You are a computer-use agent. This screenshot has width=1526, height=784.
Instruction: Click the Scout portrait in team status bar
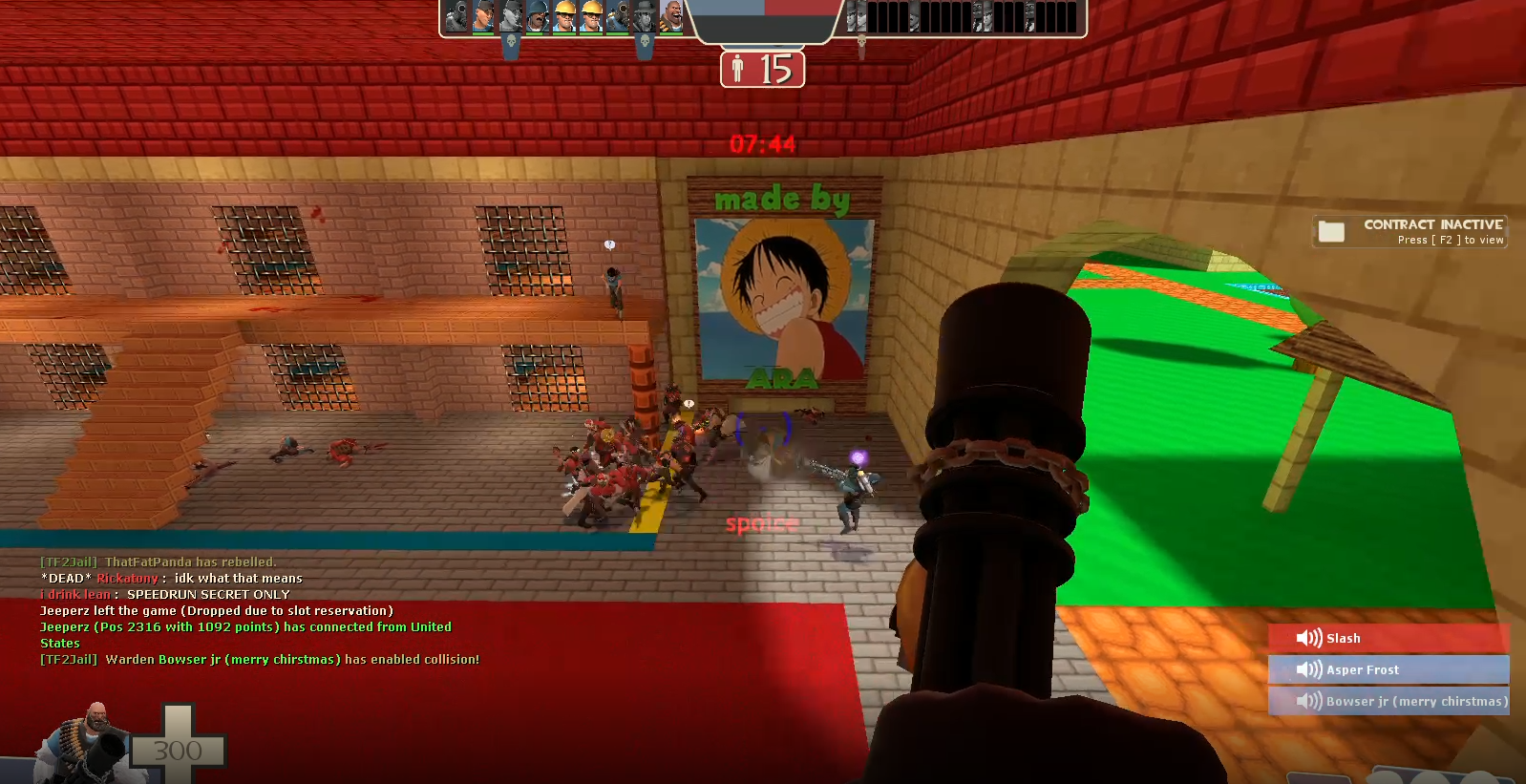pyautogui.click(x=483, y=17)
